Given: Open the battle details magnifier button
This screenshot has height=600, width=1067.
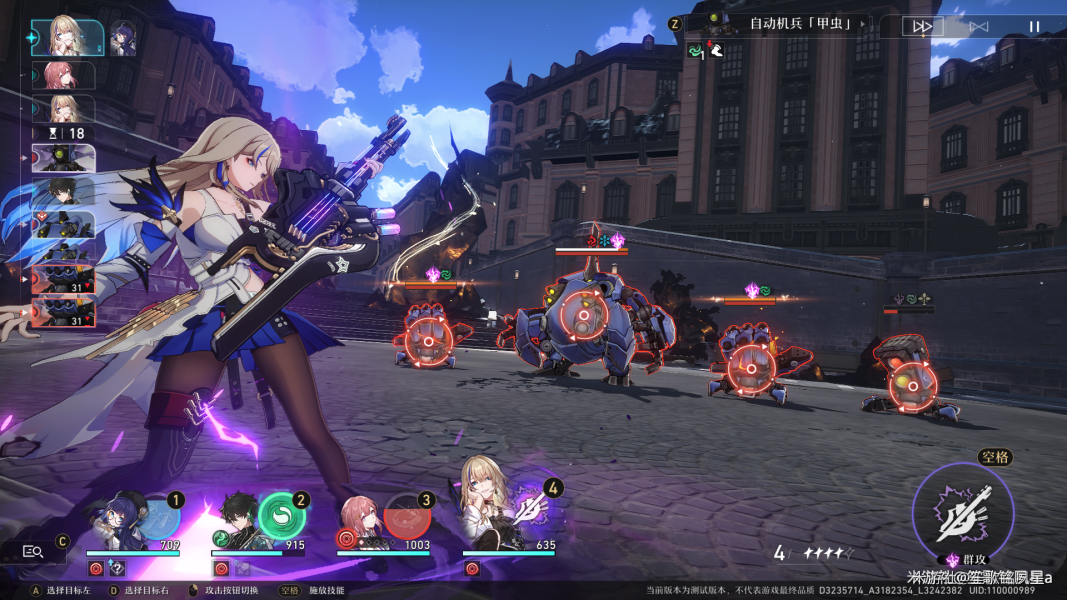Looking at the screenshot, I should pyautogui.click(x=33, y=551).
